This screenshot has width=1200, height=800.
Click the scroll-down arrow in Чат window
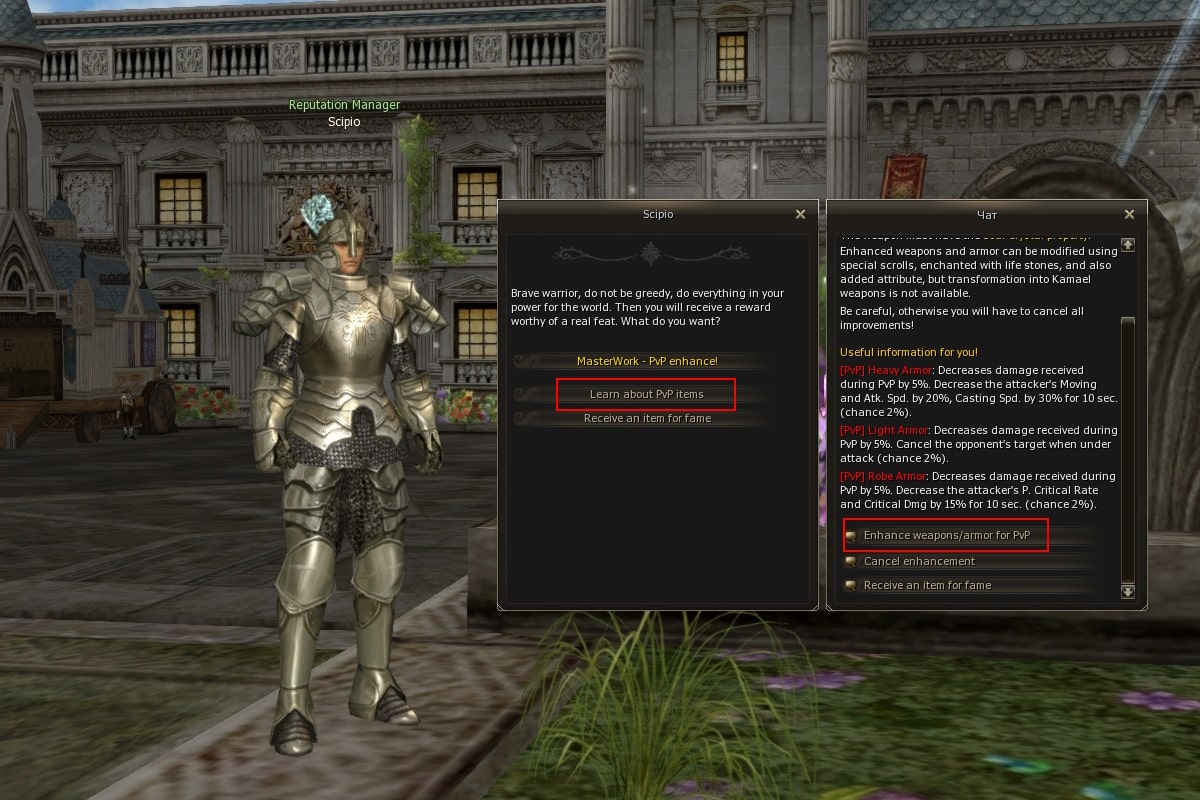tap(1128, 592)
